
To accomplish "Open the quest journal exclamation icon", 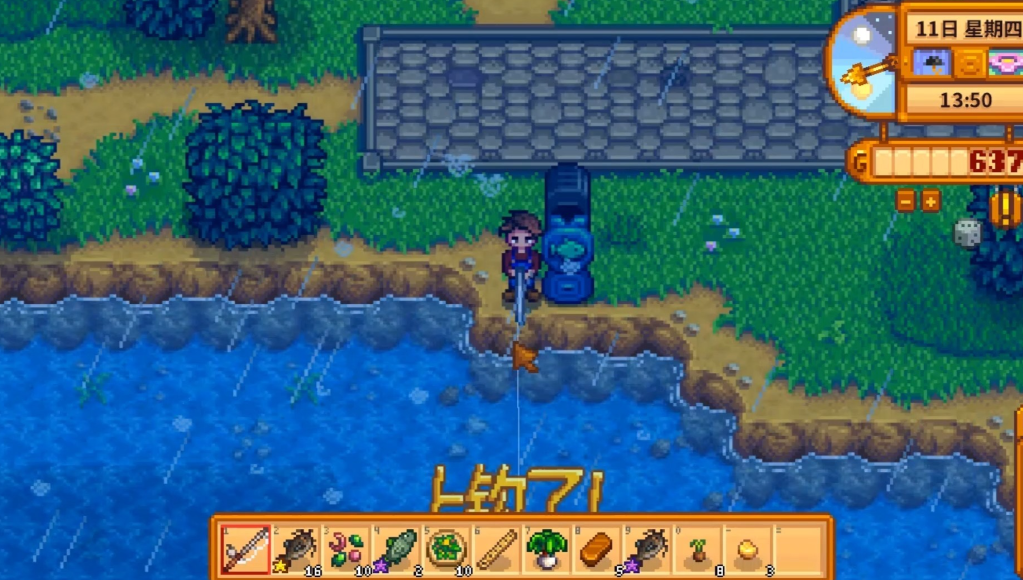I will (x=1005, y=207).
